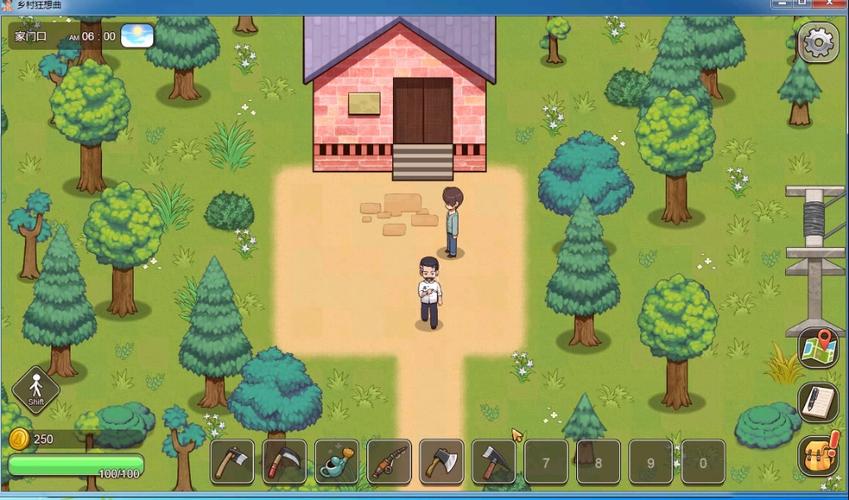Screen dimensions: 849x500
Task: Toggle the Shift walk/run button
Action: click(x=36, y=388)
